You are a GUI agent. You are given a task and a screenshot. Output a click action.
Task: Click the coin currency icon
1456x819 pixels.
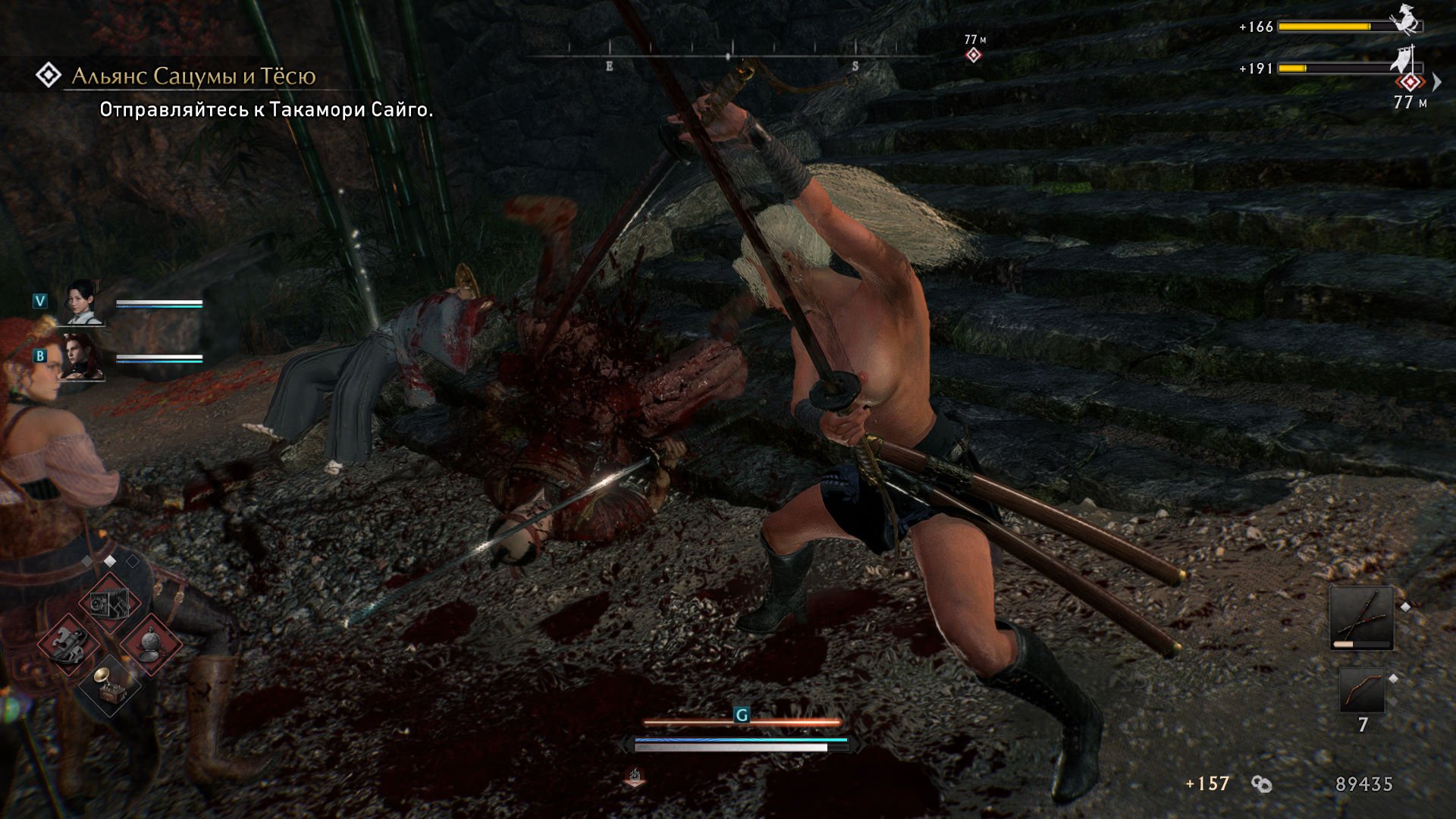click(x=1262, y=784)
